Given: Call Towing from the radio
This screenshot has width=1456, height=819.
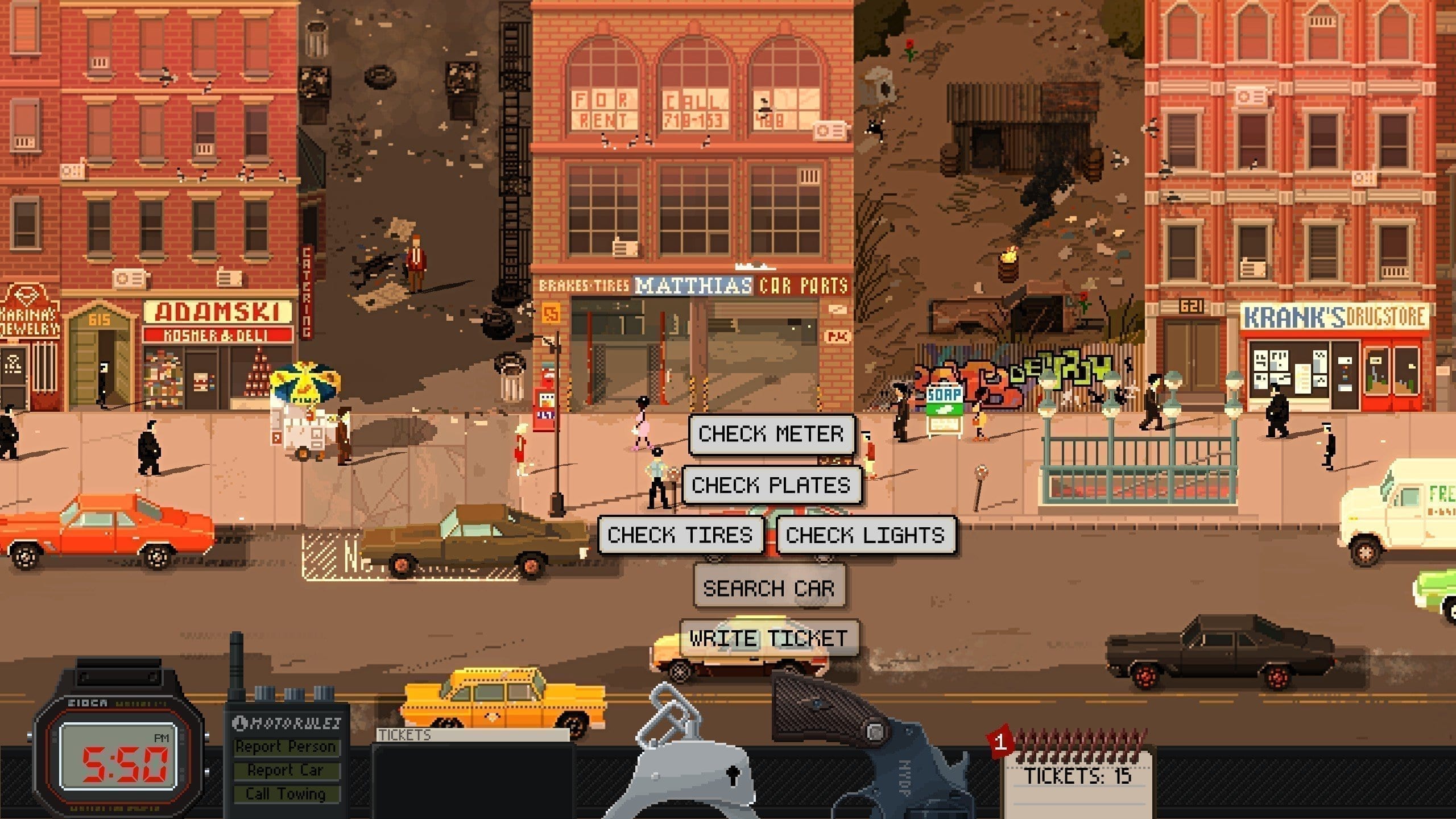Looking at the screenshot, I should pos(286,793).
